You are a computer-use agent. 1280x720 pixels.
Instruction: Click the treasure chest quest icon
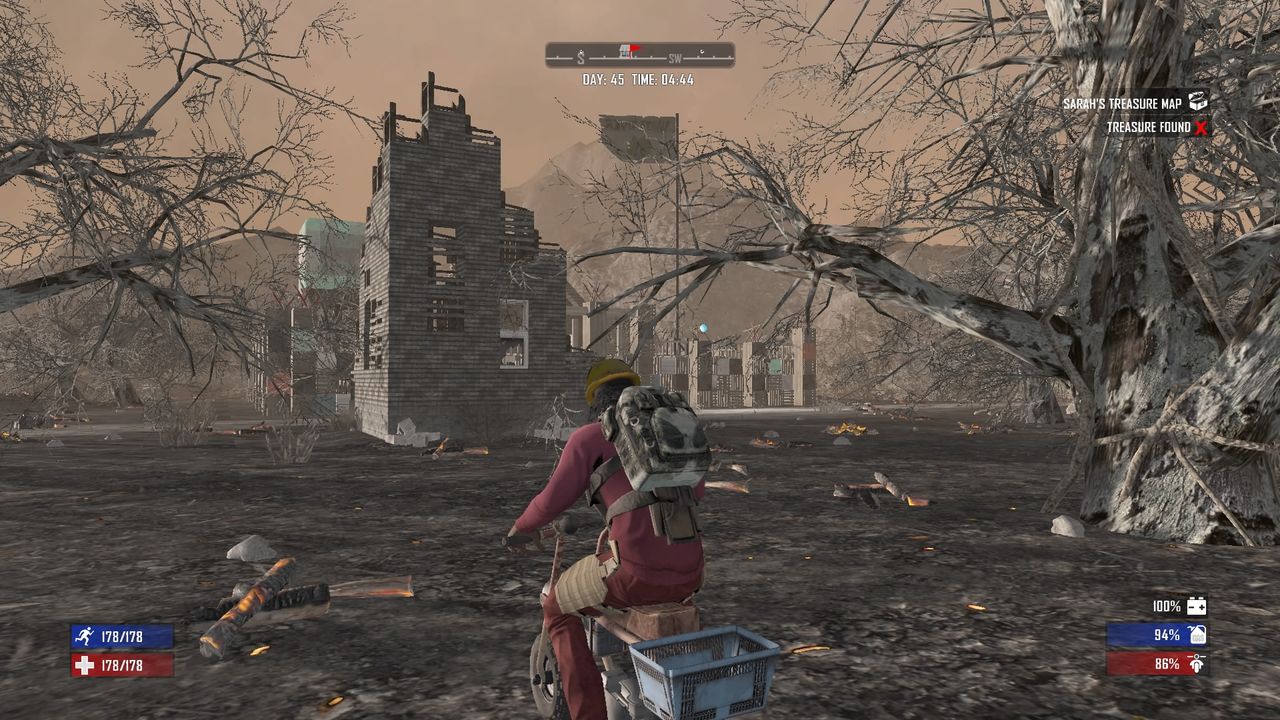[1197, 101]
